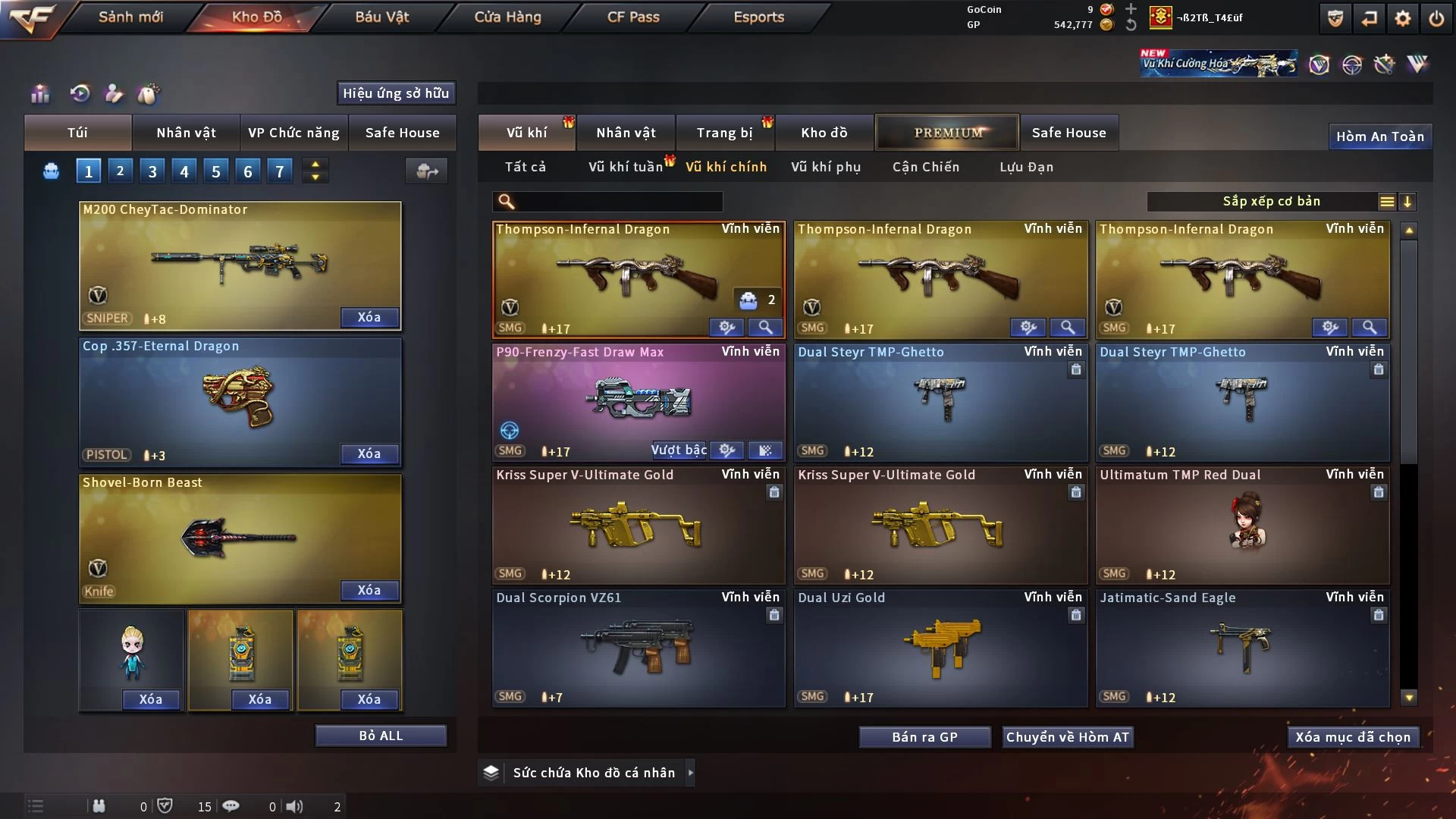The height and width of the screenshot is (819, 1456).
Task: Open the CF Pass page
Action: click(633, 17)
